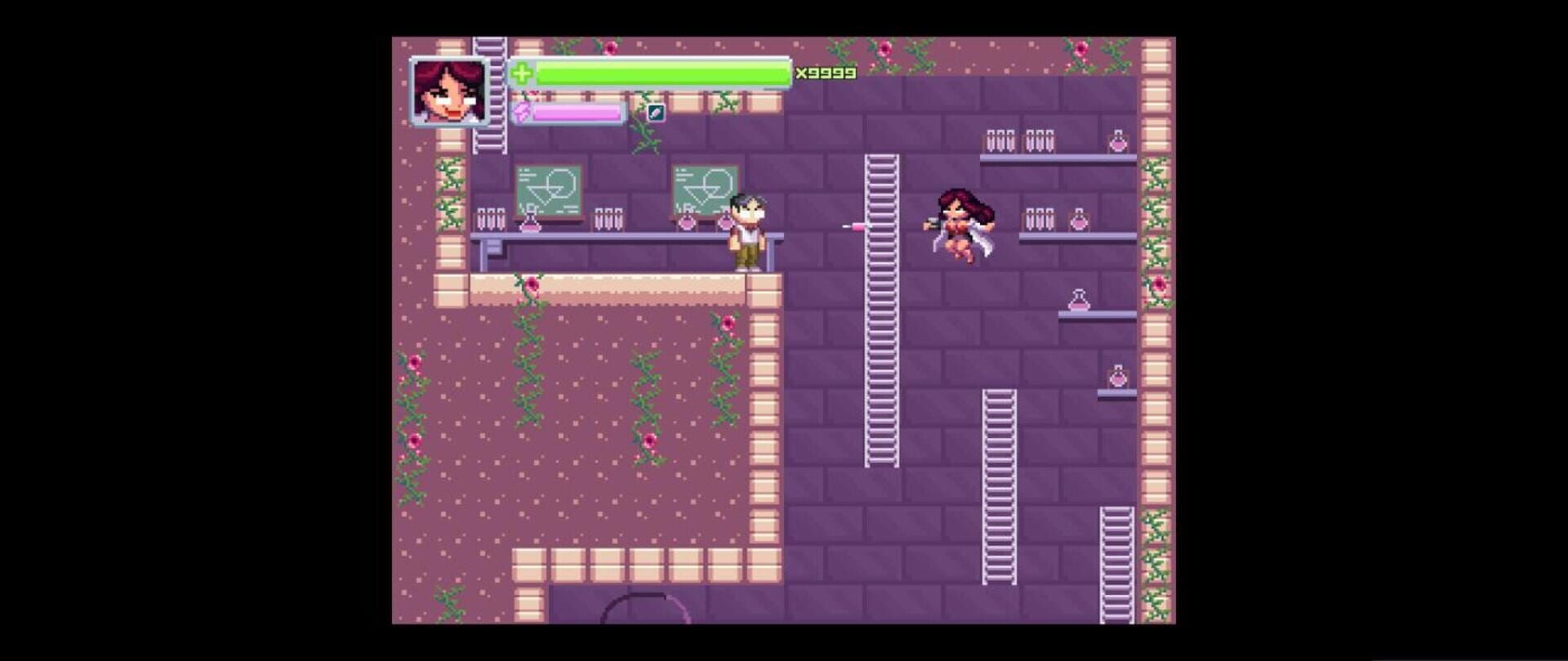
Task: Click the bottom-right corner ladder
Action: 1116,564
